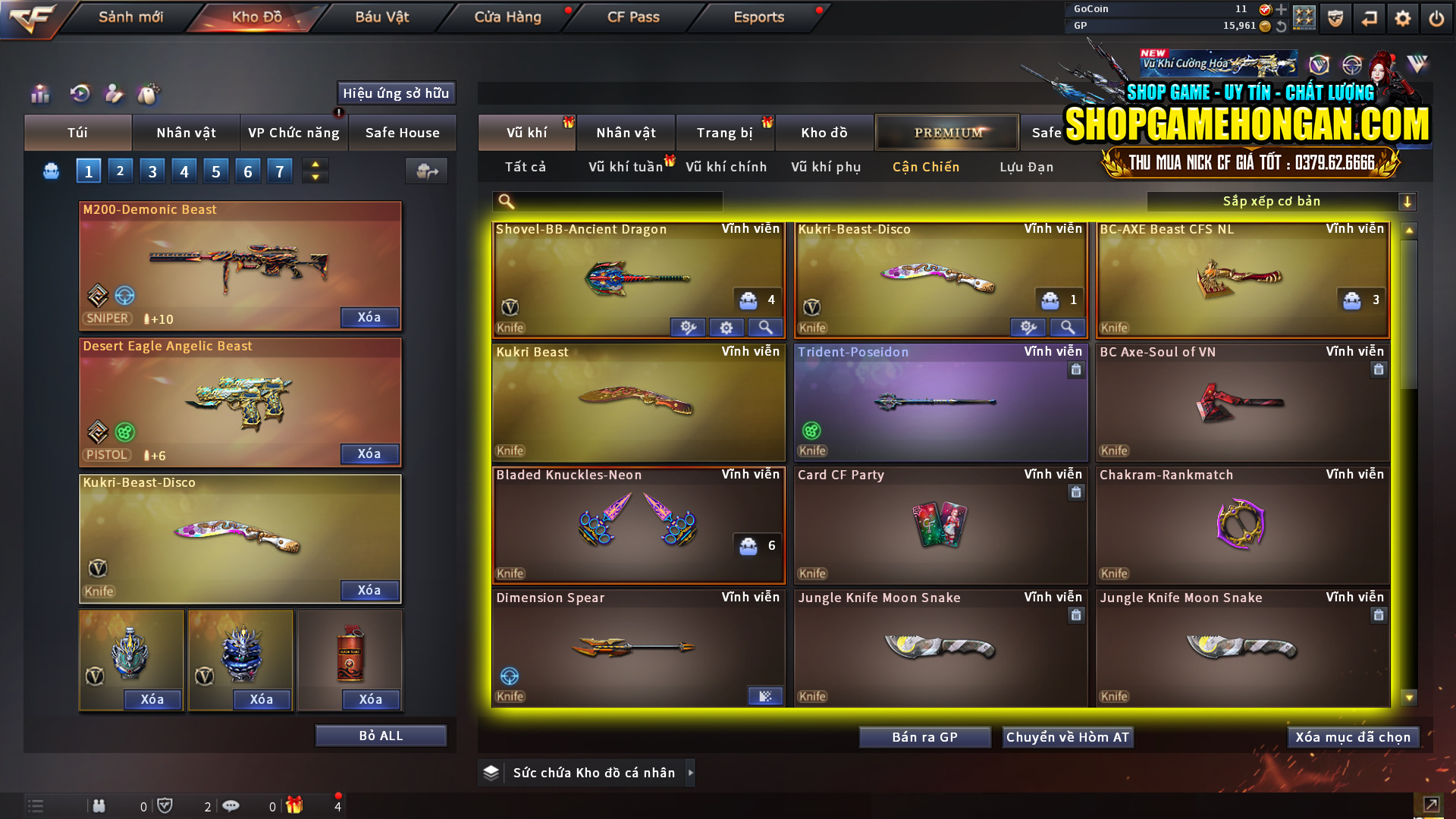The height and width of the screenshot is (819, 1456).
Task: Activate bag slot 7
Action: point(279,171)
